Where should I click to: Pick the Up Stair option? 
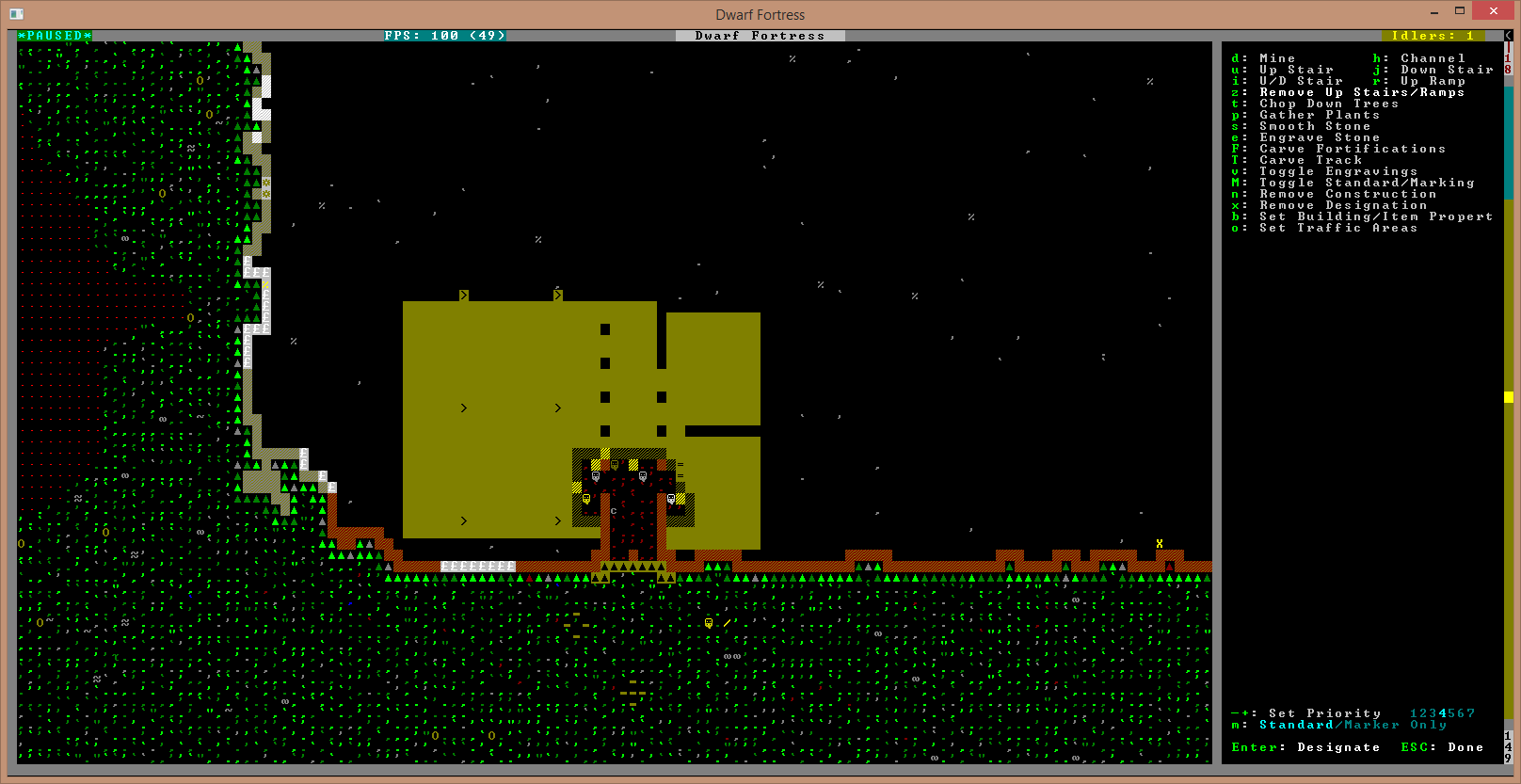point(1296,70)
